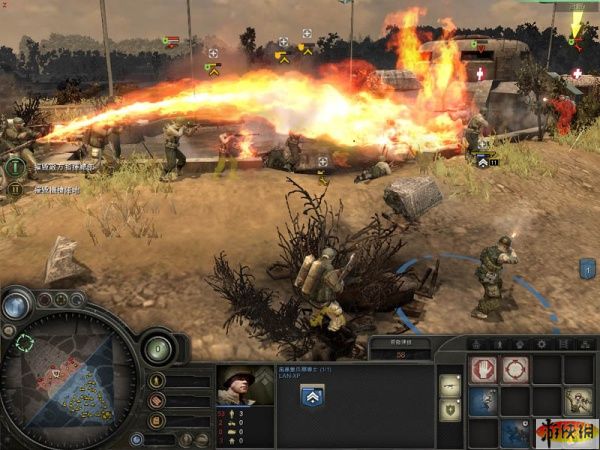Choose the rifle weapon upgrade icon

(450, 385)
